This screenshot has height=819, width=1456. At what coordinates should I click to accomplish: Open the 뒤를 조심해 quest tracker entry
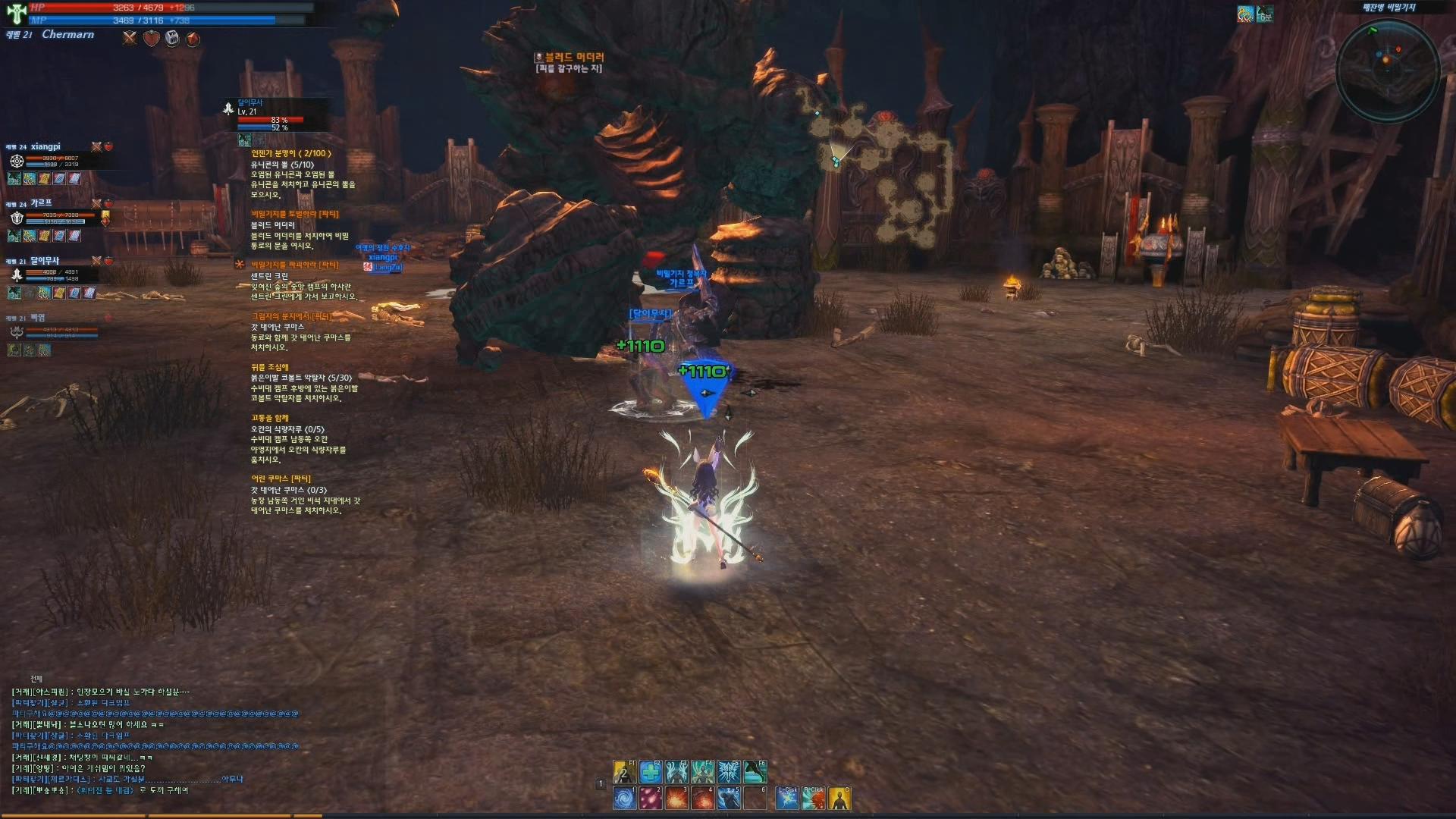(270, 367)
